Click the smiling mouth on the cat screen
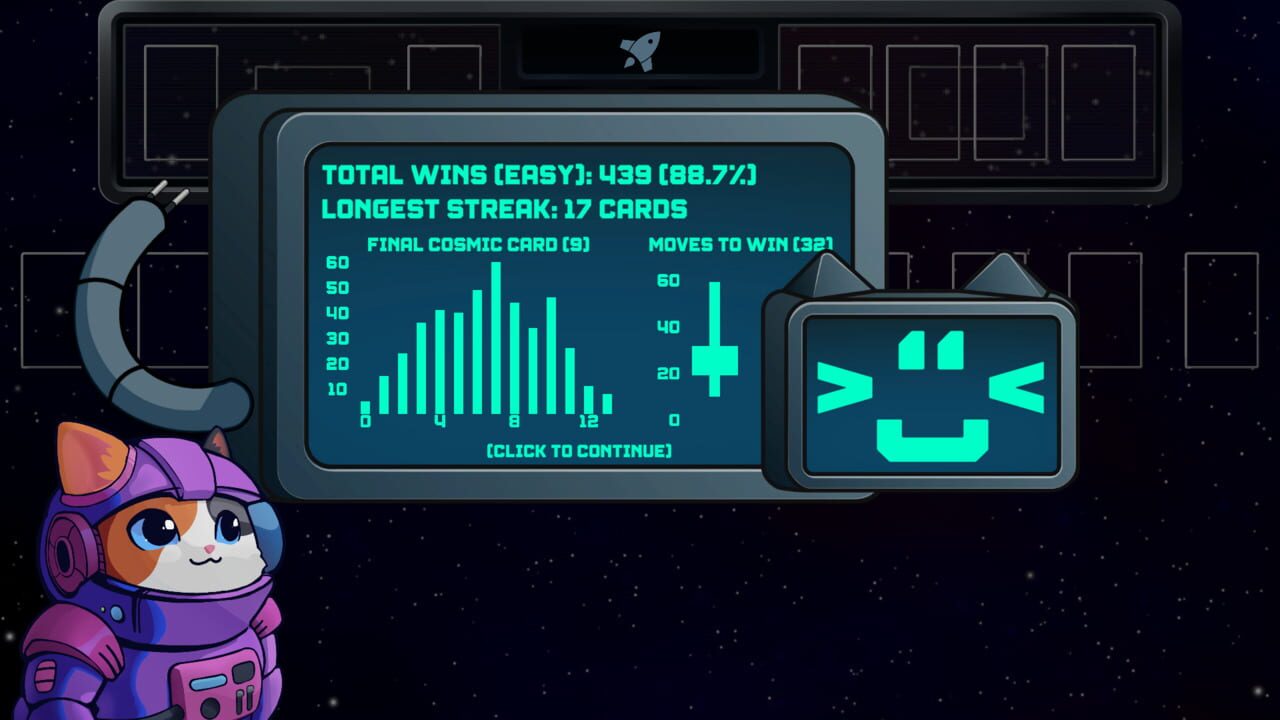This screenshot has width=1280, height=720. 930,438
